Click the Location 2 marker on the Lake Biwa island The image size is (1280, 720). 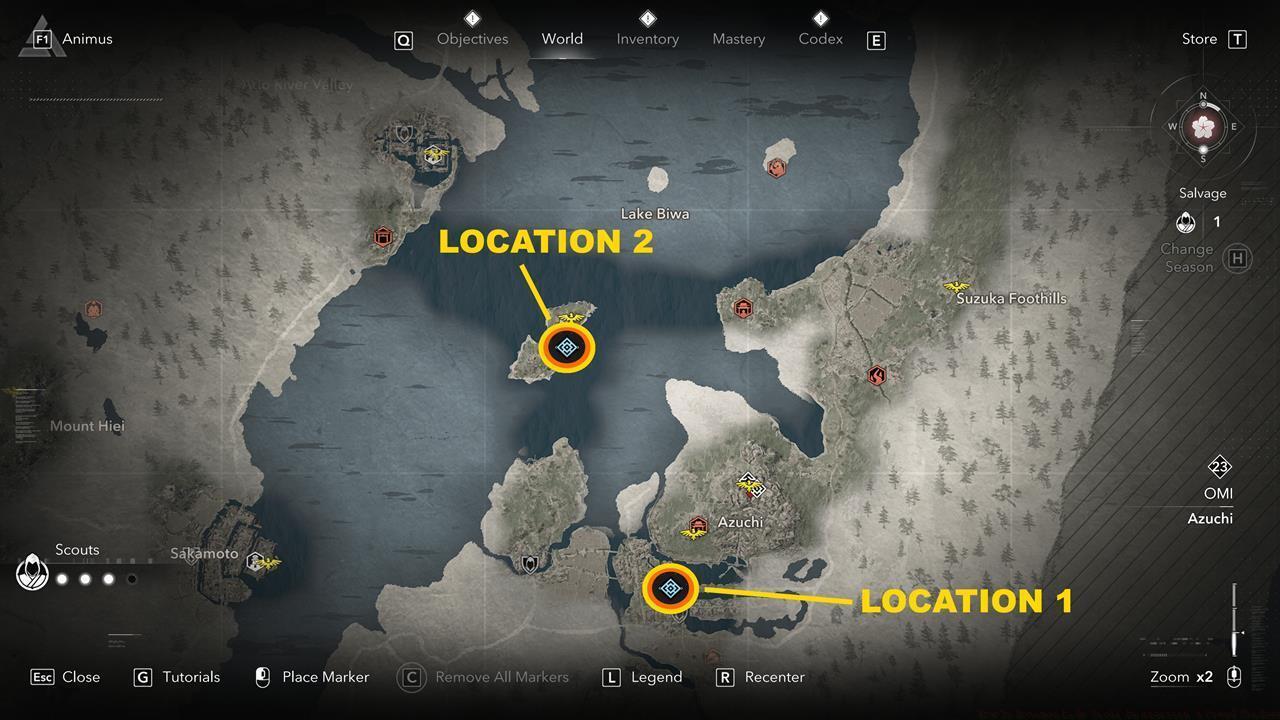pos(567,347)
